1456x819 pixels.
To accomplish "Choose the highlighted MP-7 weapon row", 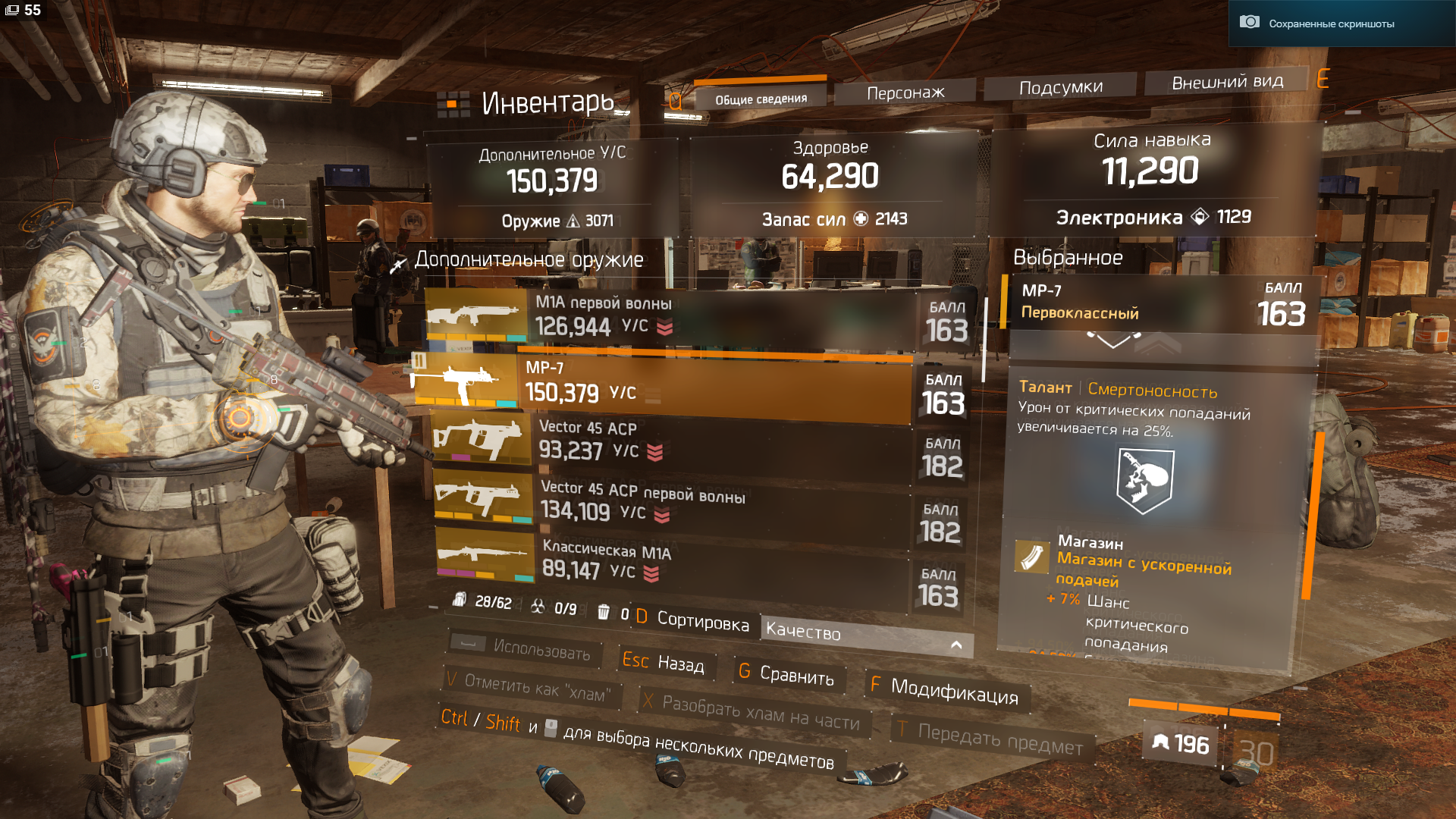I will point(682,383).
